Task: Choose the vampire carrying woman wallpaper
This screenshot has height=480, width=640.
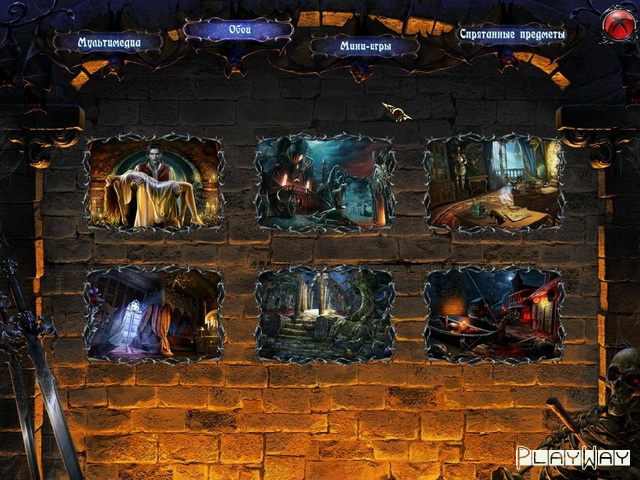Action: coord(155,184)
